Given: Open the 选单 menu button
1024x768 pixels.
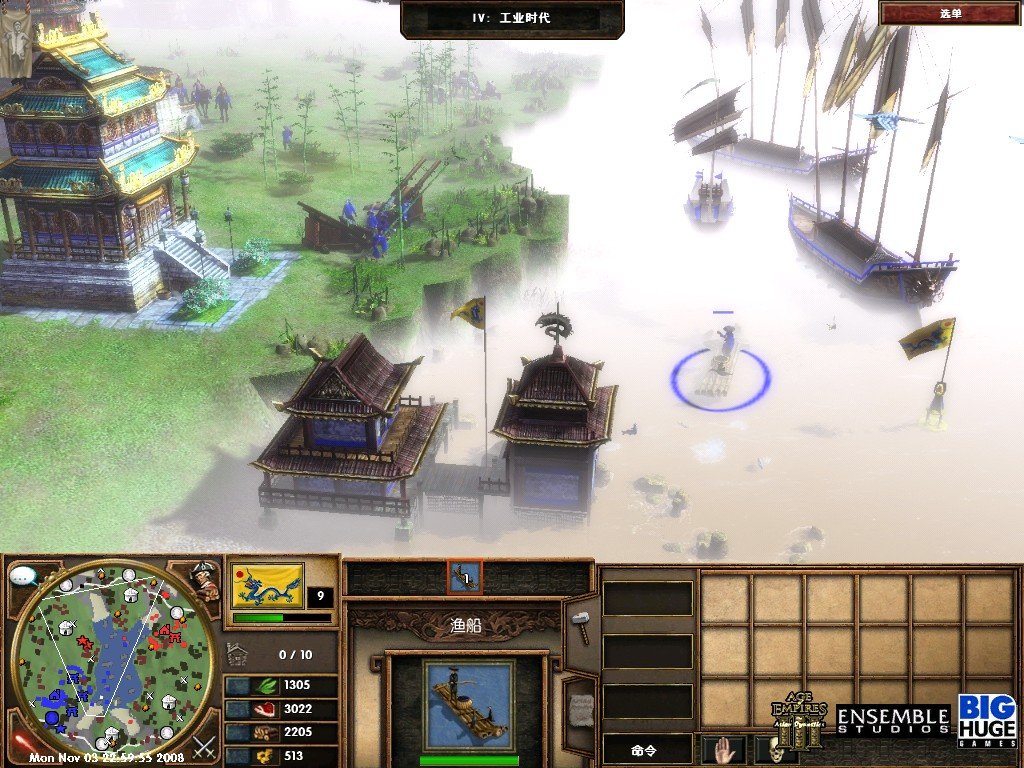Looking at the screenshot, I should (x=950, y=13).
